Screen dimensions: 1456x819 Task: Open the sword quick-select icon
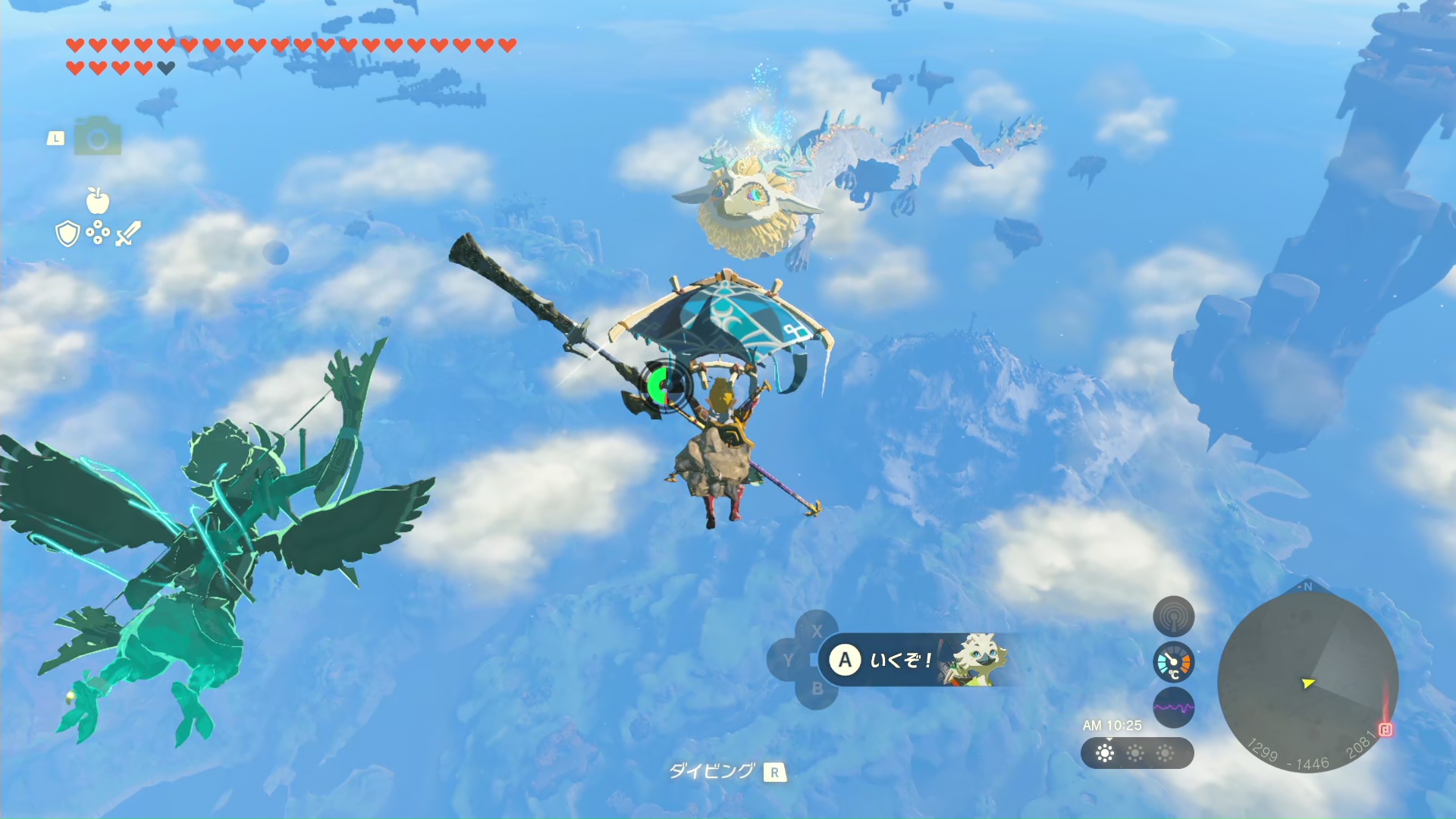[127, 234]
